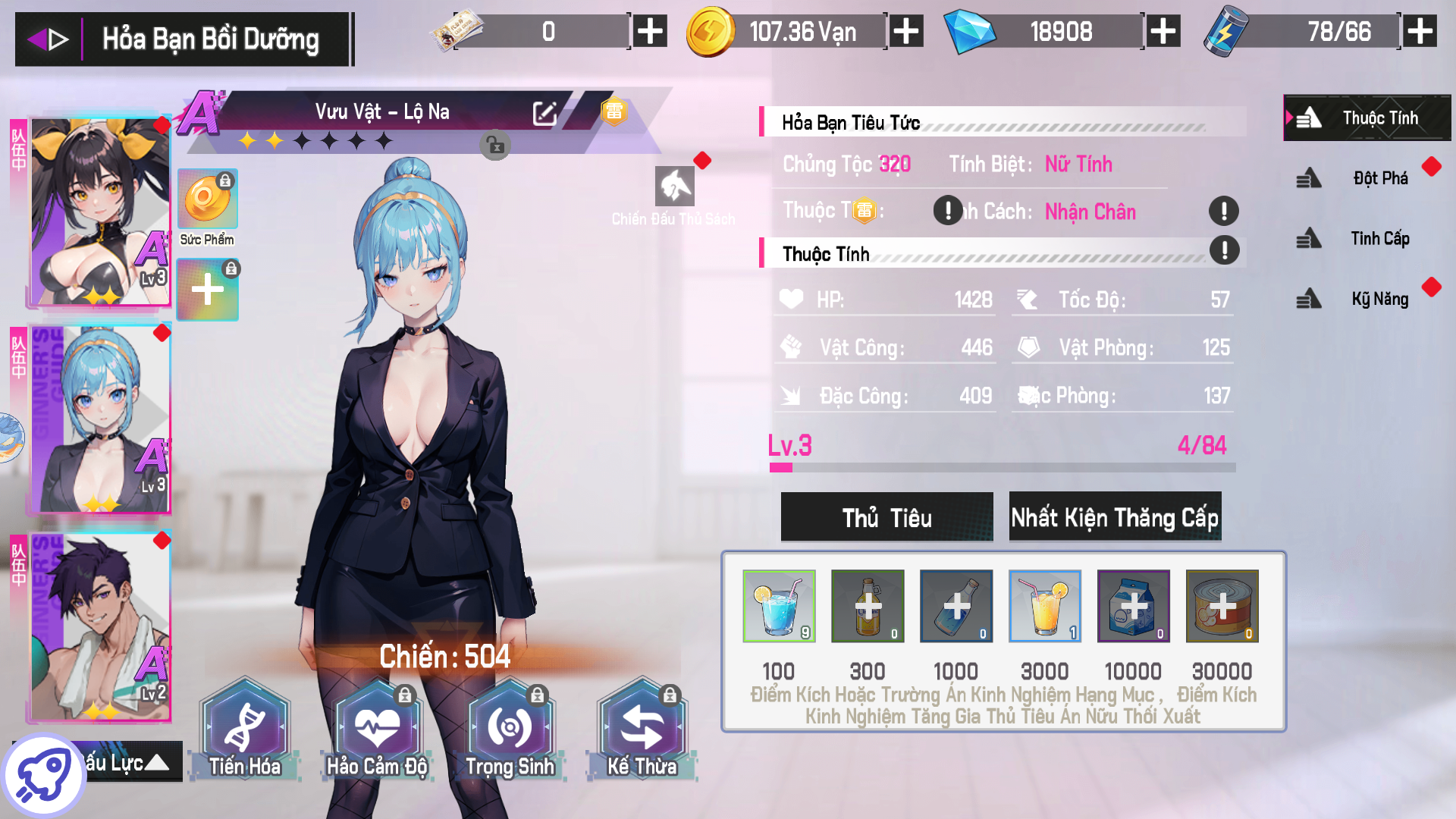Image resolution: width=1456 pixels, height=819 pixels.
Task: Click the Sức Phẩm donut item icon
Action: pyautogui.click(x=206, y=199)
